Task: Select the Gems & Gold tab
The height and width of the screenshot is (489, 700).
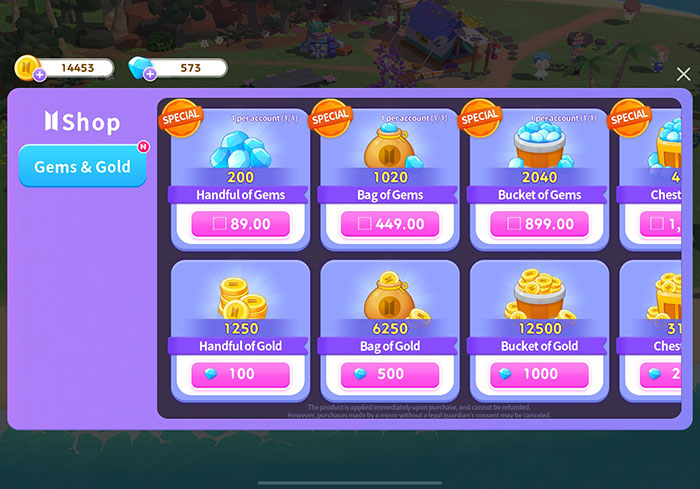Action: tap(82, 167)
